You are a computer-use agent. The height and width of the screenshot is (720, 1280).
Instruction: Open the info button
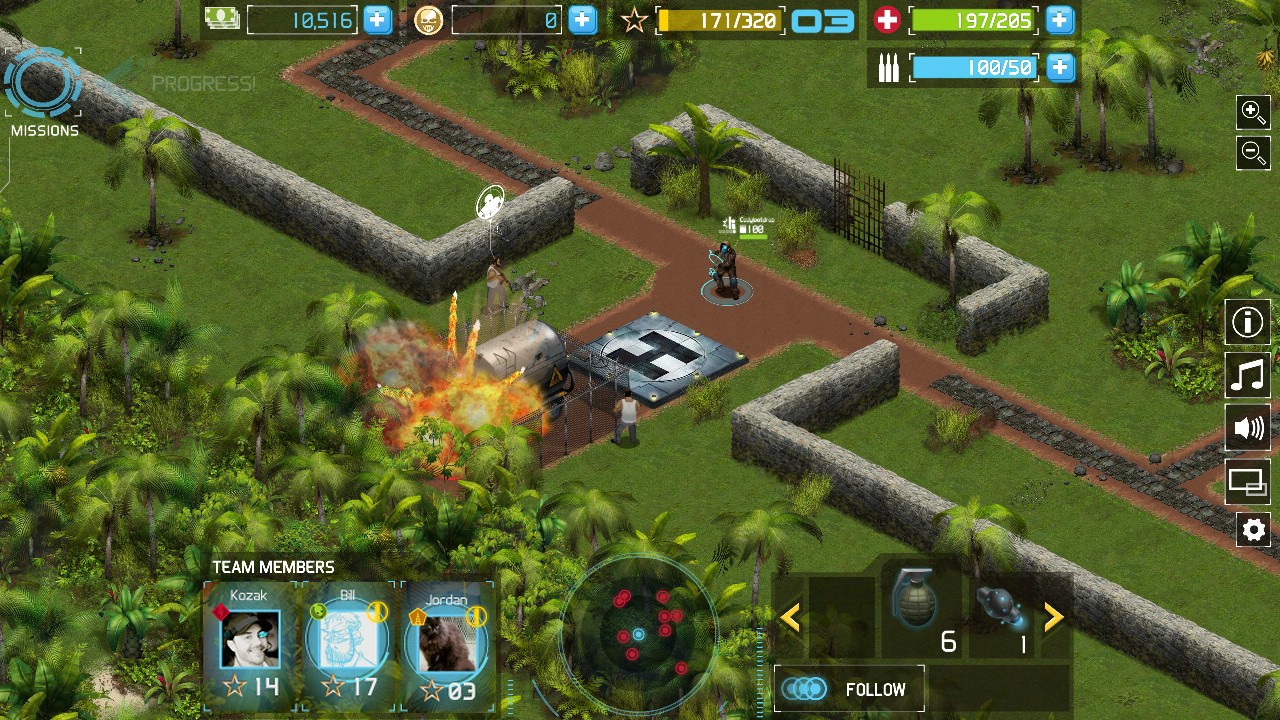(1248, 323)
